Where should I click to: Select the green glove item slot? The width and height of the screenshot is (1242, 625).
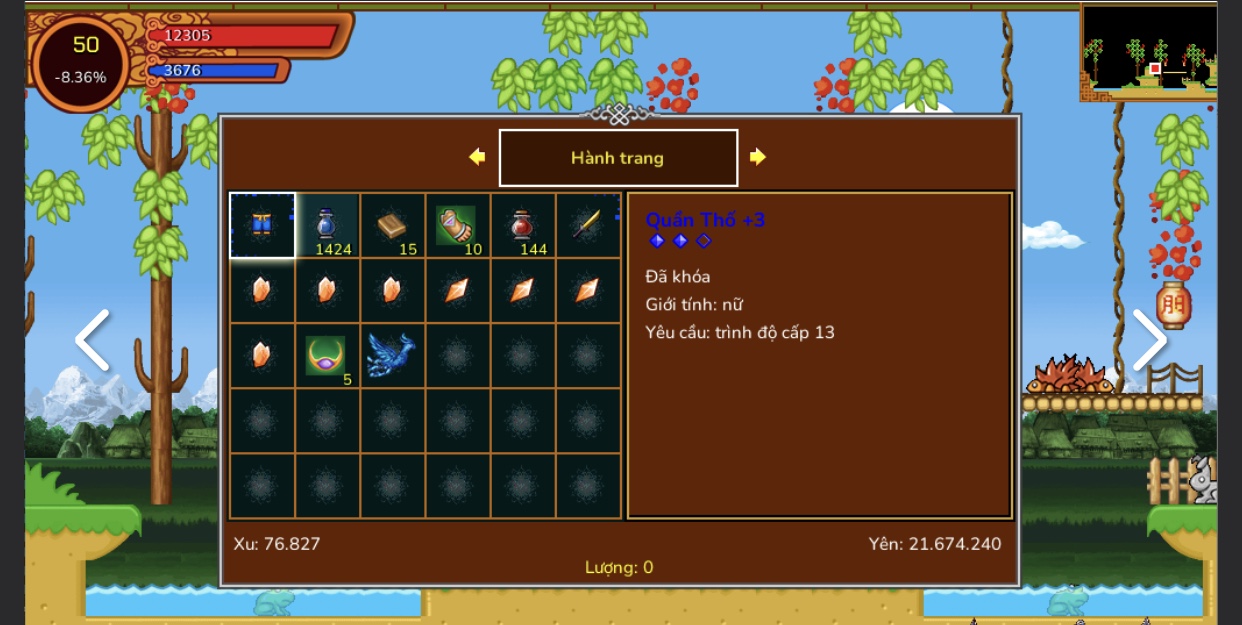(457, 225)
